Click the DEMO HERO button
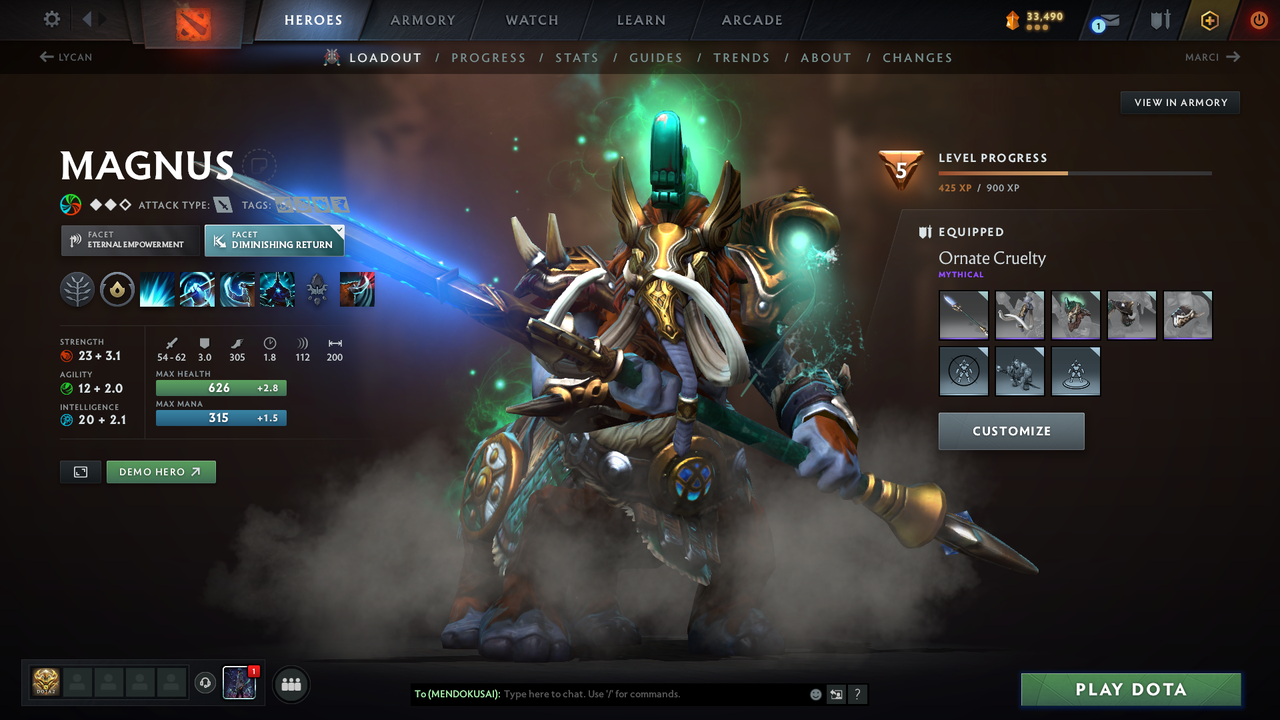1280x720 pixels. coord(160,471)
